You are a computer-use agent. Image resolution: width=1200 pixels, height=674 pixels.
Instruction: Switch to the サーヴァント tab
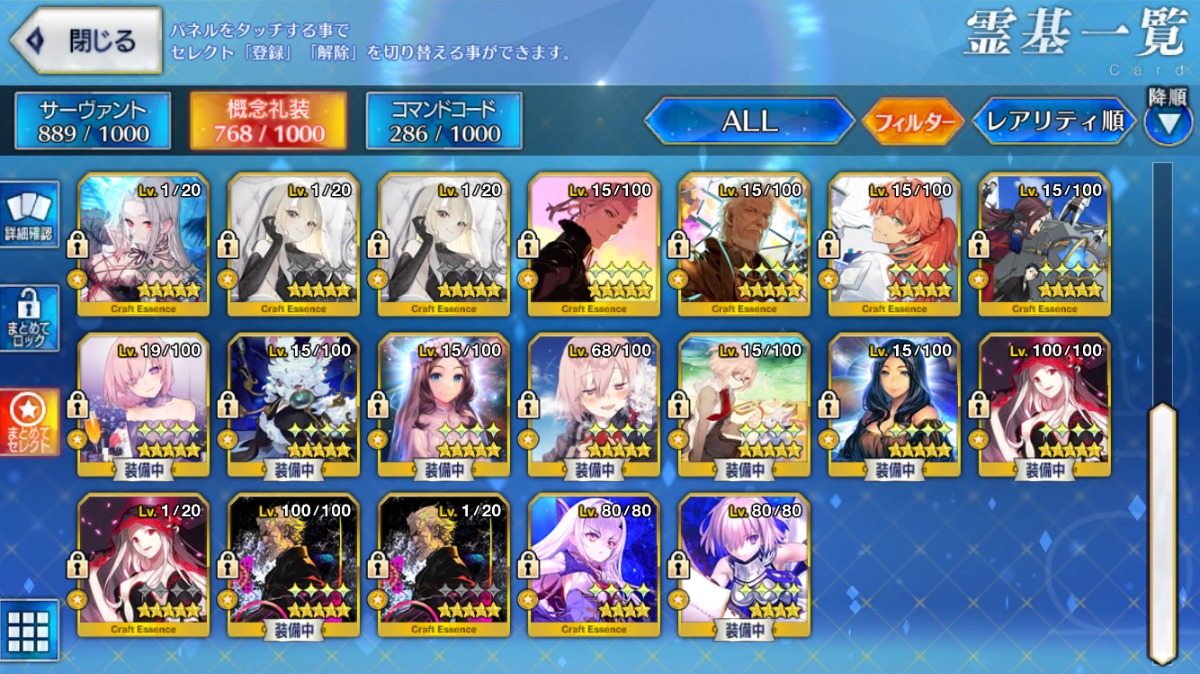coord(93,122)
